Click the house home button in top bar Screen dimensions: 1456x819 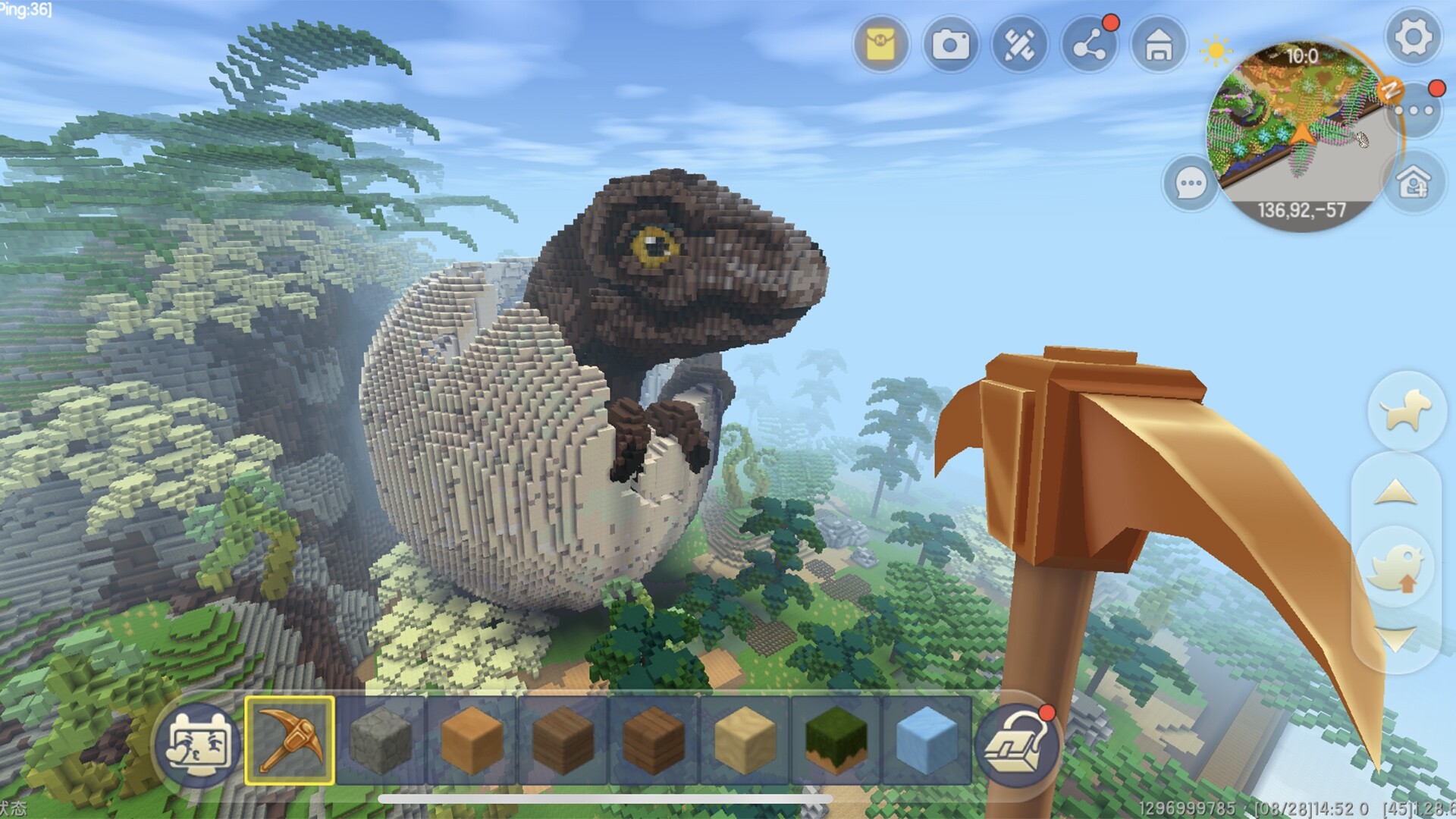coord(1158,45)
